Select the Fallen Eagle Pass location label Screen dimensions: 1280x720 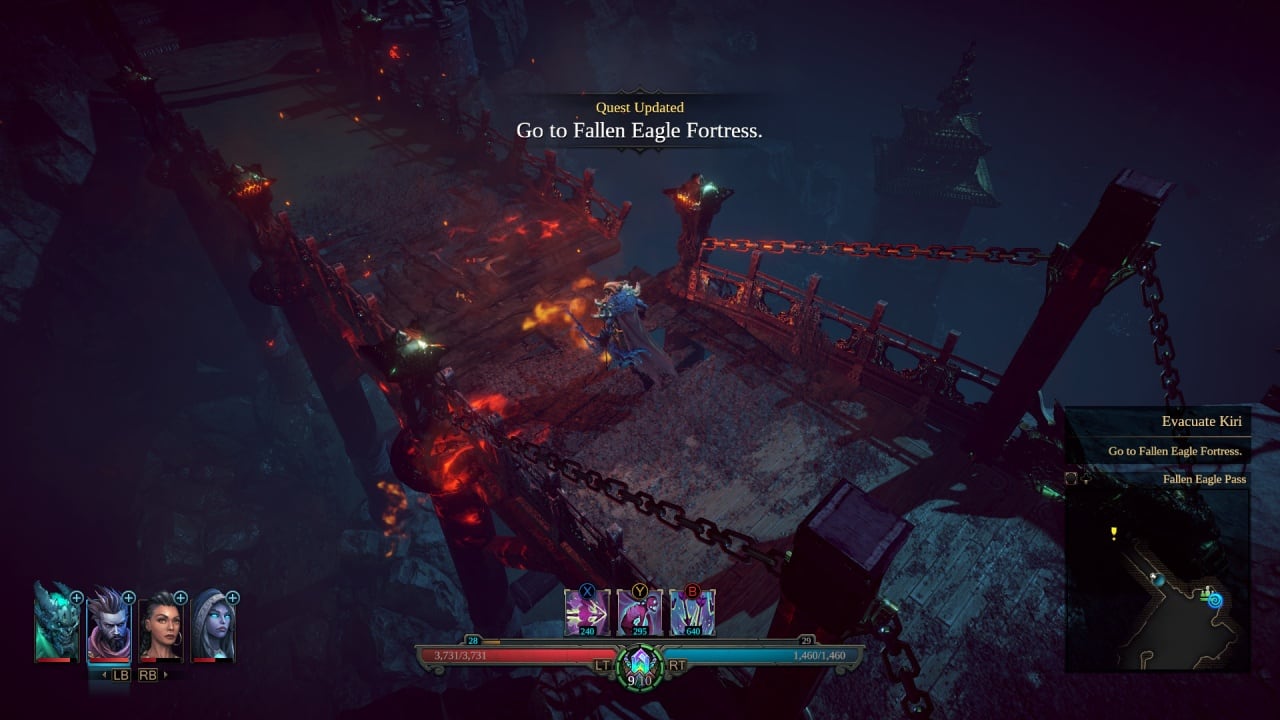click(x=1204, y=479)
